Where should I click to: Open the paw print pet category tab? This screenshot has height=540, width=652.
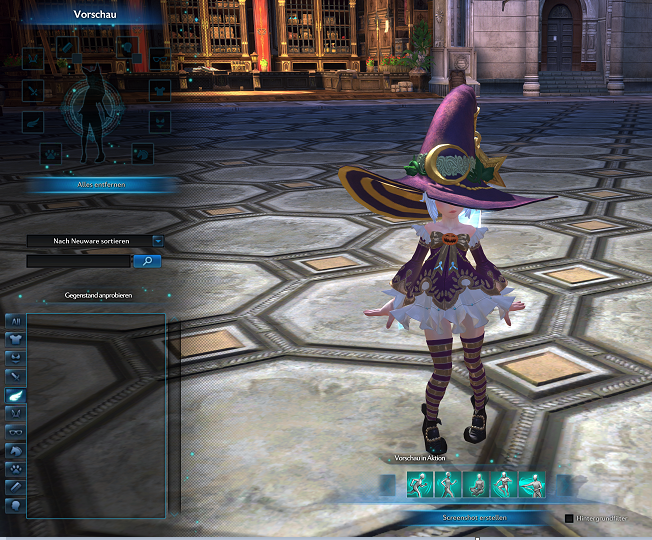(x=16, y=467)
